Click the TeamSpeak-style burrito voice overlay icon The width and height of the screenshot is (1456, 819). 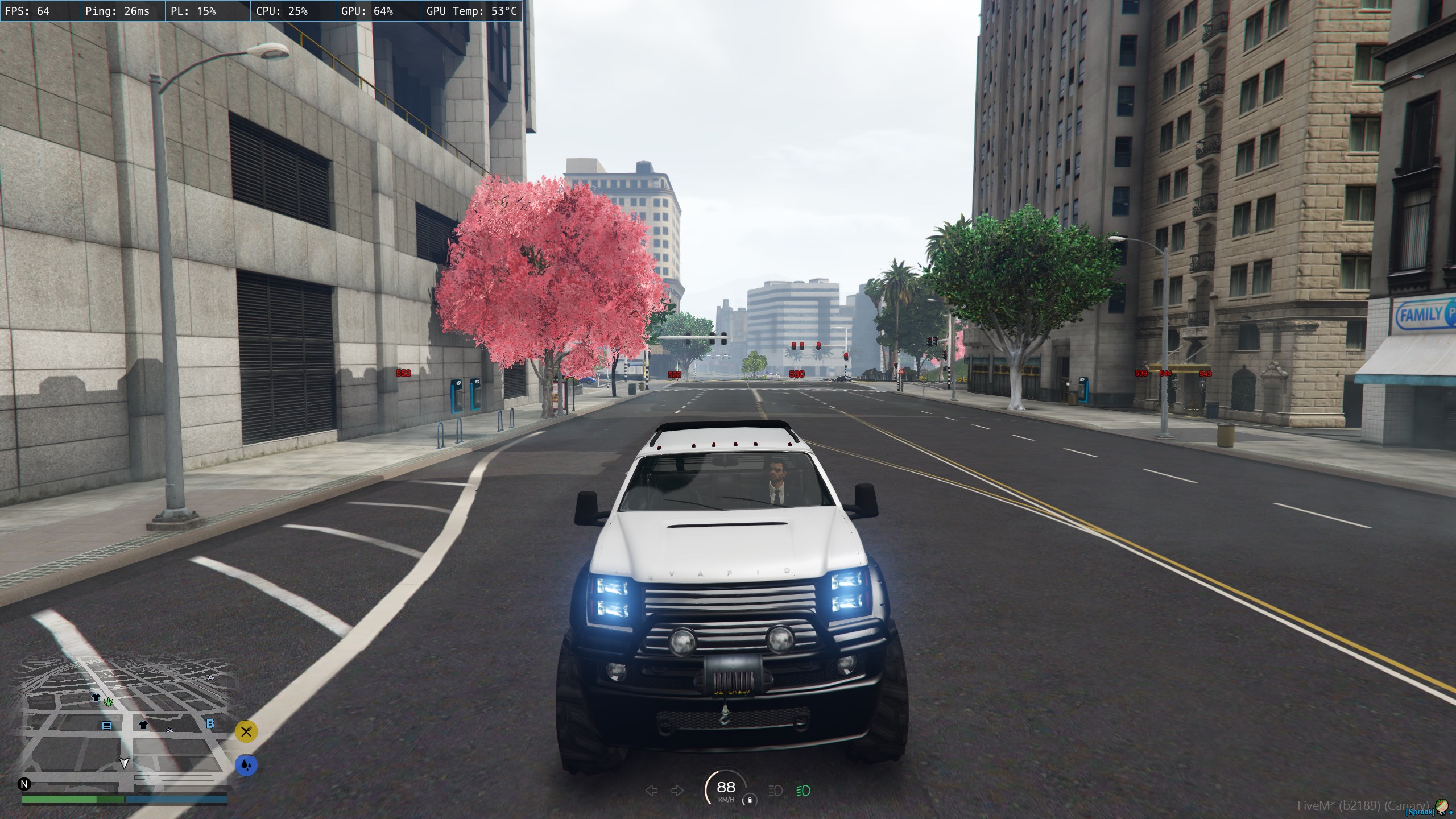point(1441,805)
